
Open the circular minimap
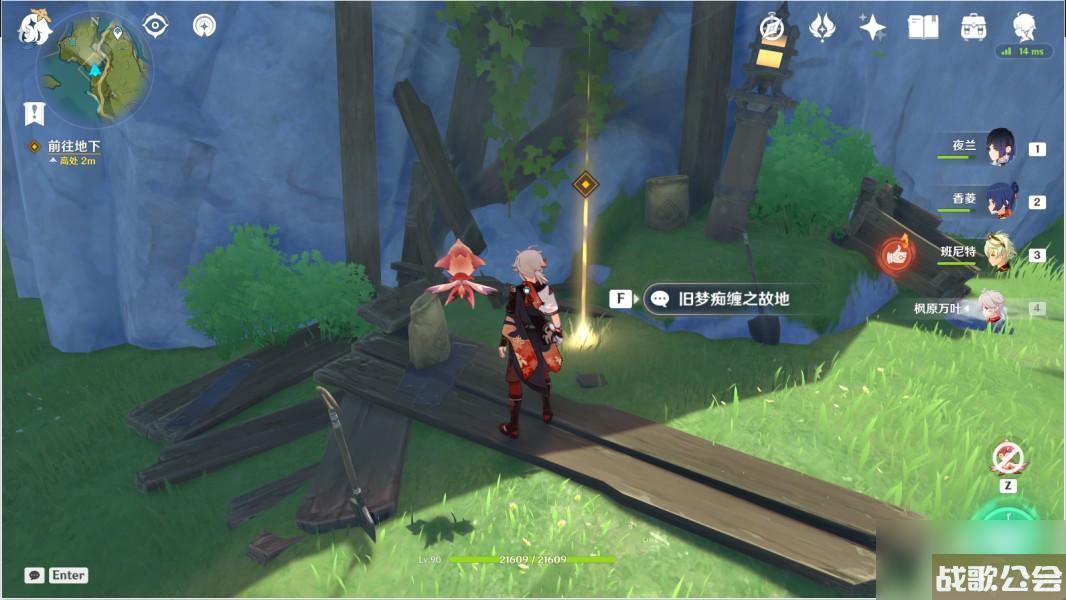[94, 68]
